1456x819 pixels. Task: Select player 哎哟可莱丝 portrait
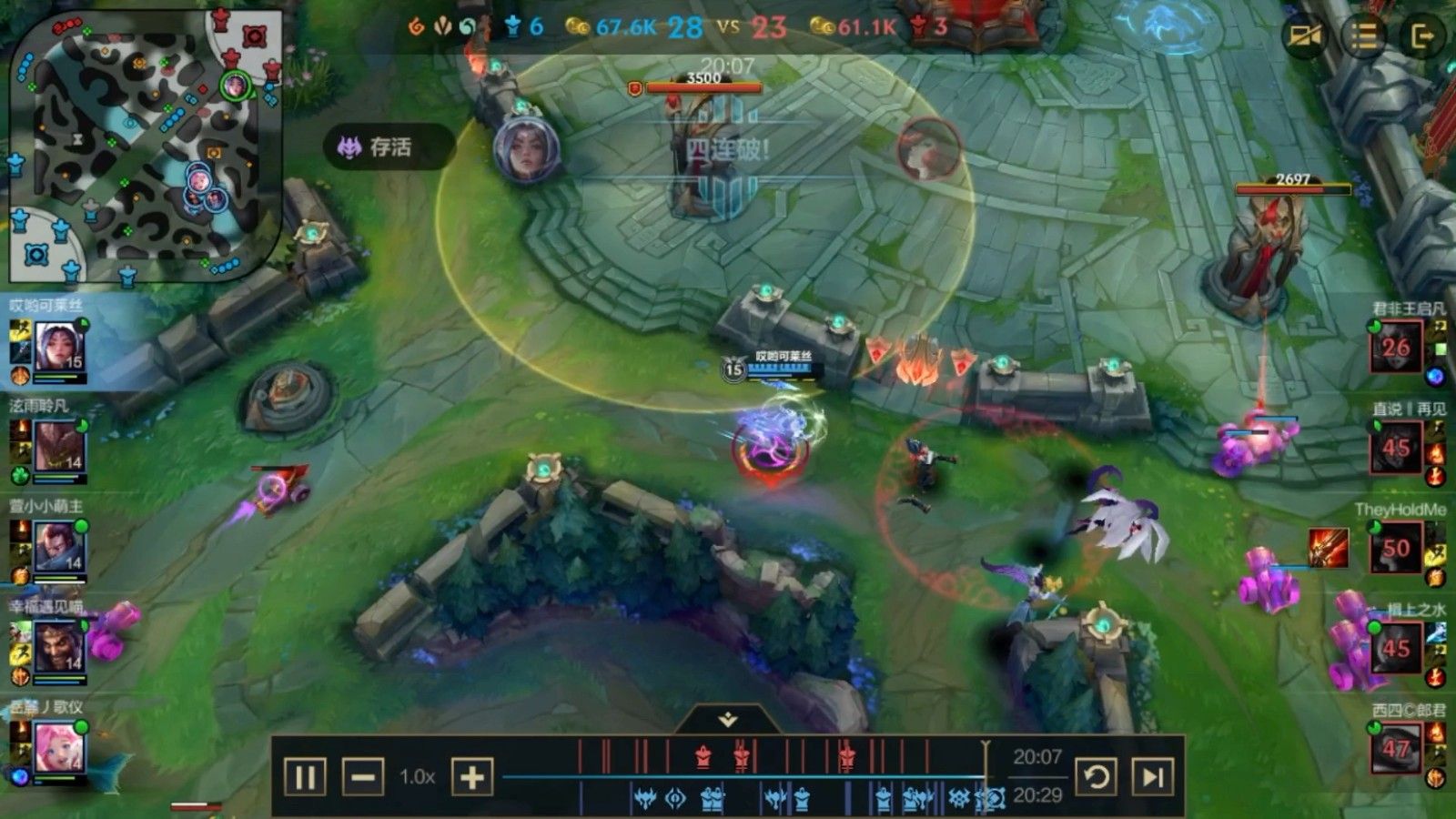pyautogui.click(x=60, y=346)
